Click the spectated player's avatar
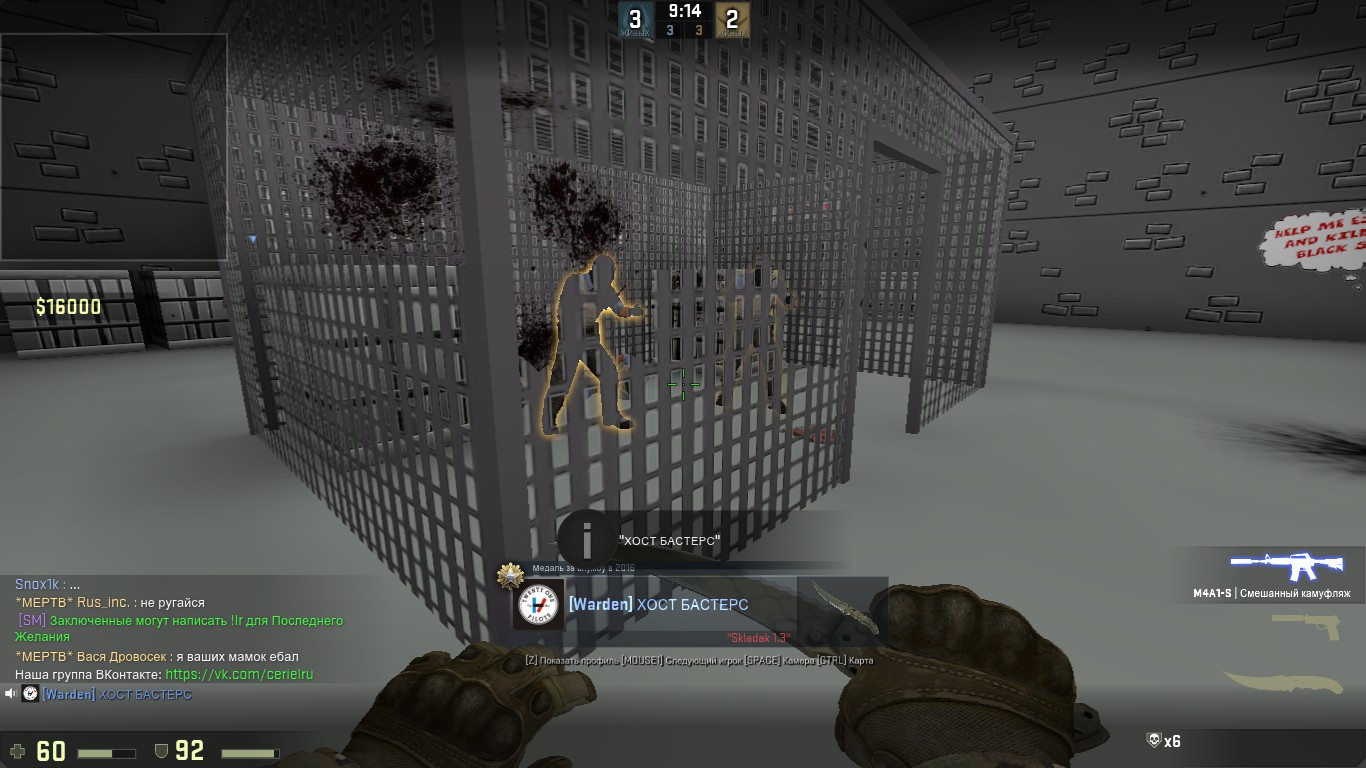The image size is (1366, 768). pos(538,605)
